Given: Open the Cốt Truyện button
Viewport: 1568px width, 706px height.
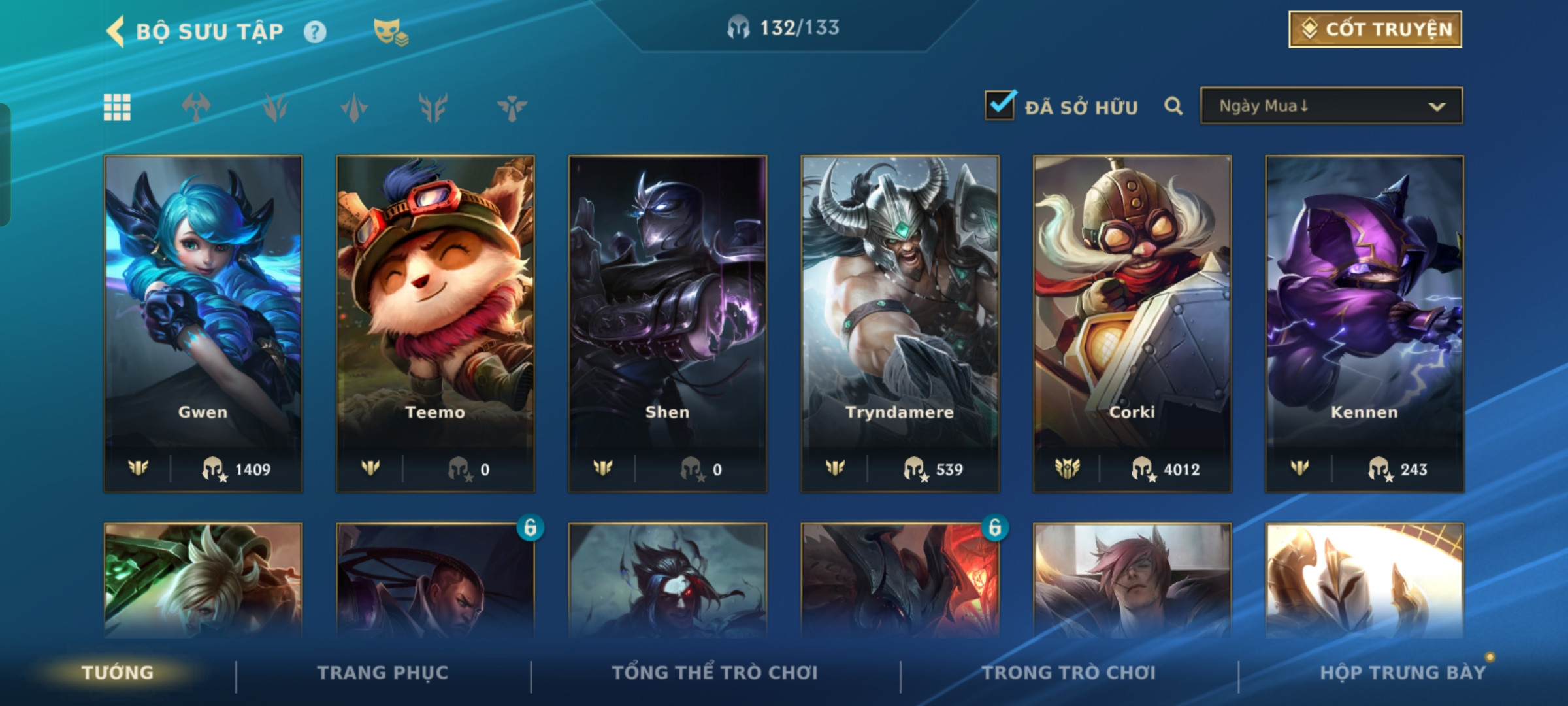Looking at the screenshot, I should point(1375,29).
